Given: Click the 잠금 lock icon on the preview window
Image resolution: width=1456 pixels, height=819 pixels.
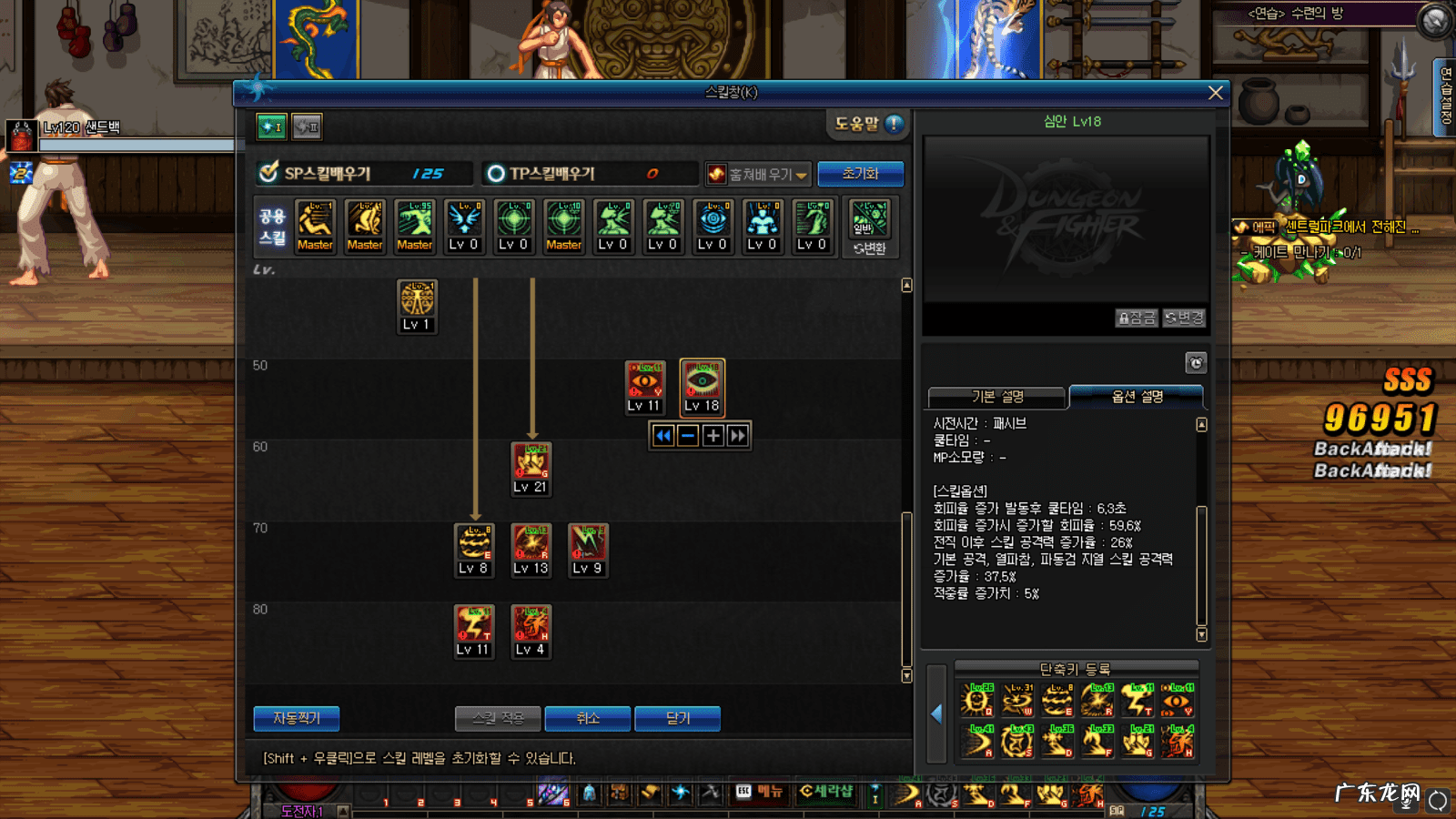Looking at the screenshot, I should coord(1136,318).
